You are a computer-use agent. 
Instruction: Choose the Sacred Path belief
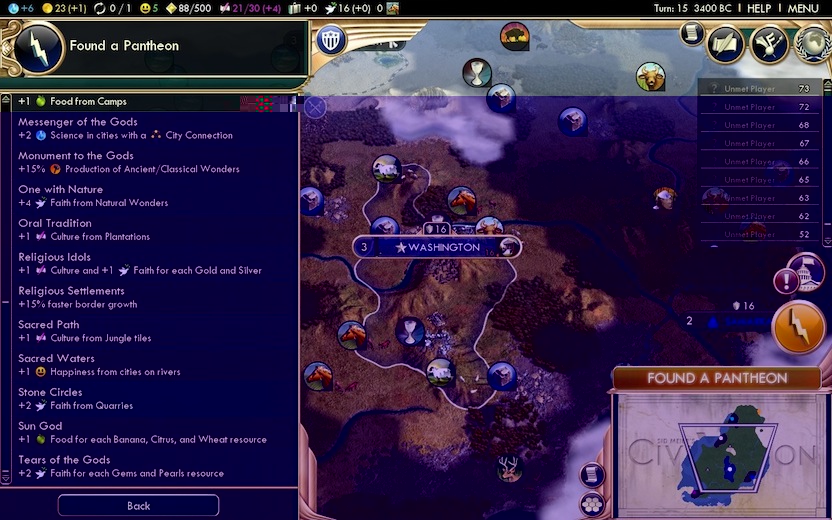[150, 331]
